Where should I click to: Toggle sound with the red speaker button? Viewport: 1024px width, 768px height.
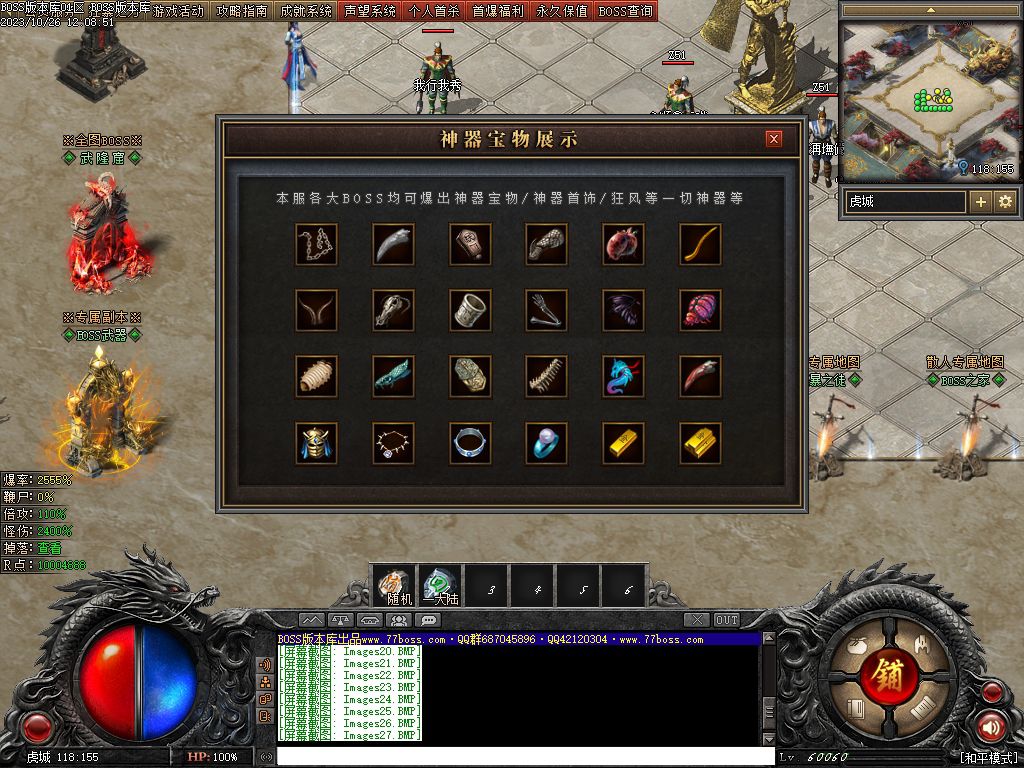(991, 726)
